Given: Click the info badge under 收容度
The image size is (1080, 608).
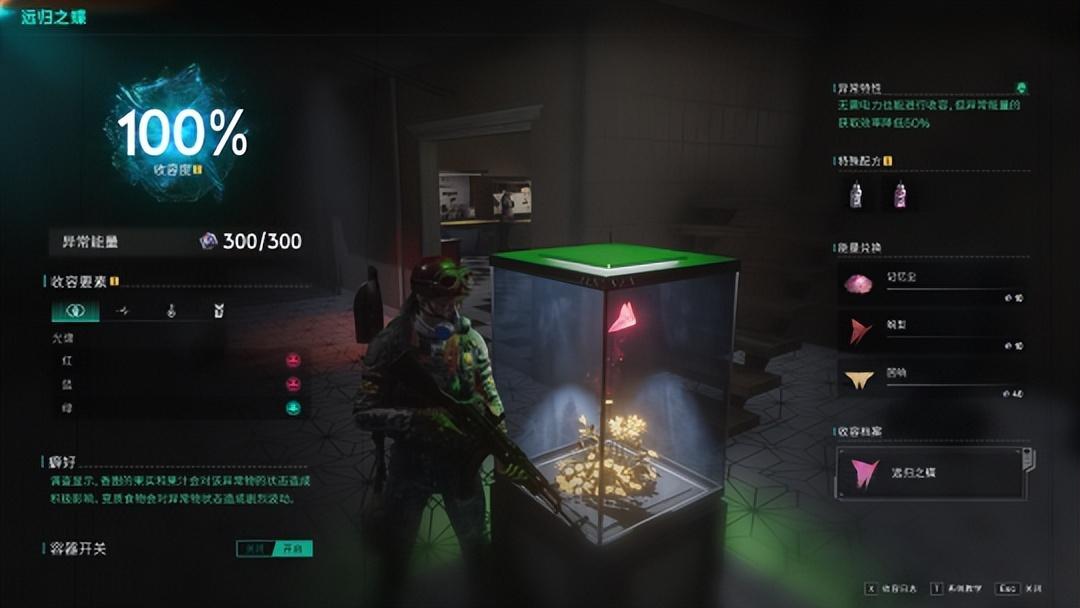Looking at the screenshot, I should [197, 170].
